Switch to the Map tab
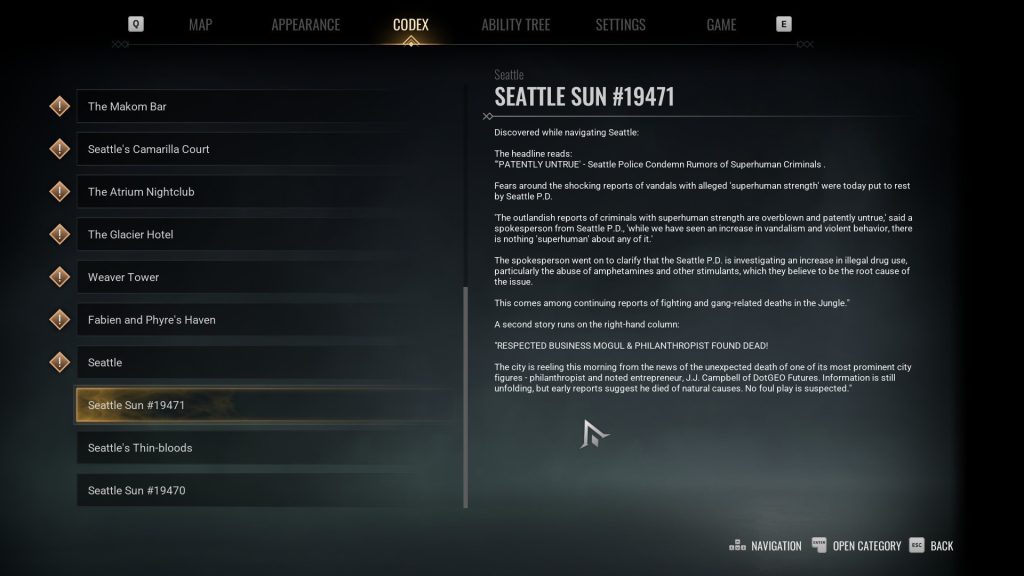 tap(200, 24)
